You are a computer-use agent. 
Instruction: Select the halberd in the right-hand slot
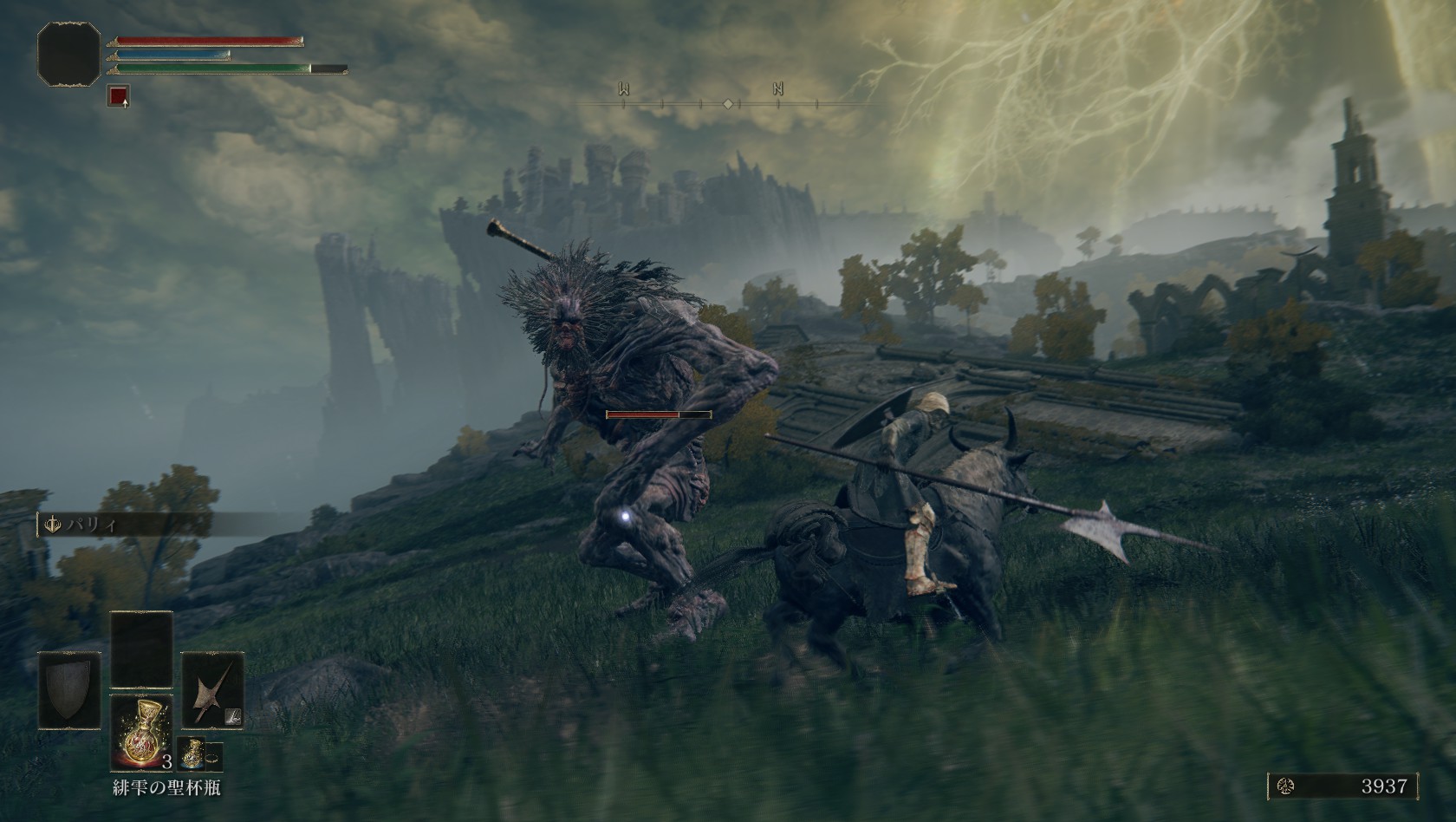212,690
